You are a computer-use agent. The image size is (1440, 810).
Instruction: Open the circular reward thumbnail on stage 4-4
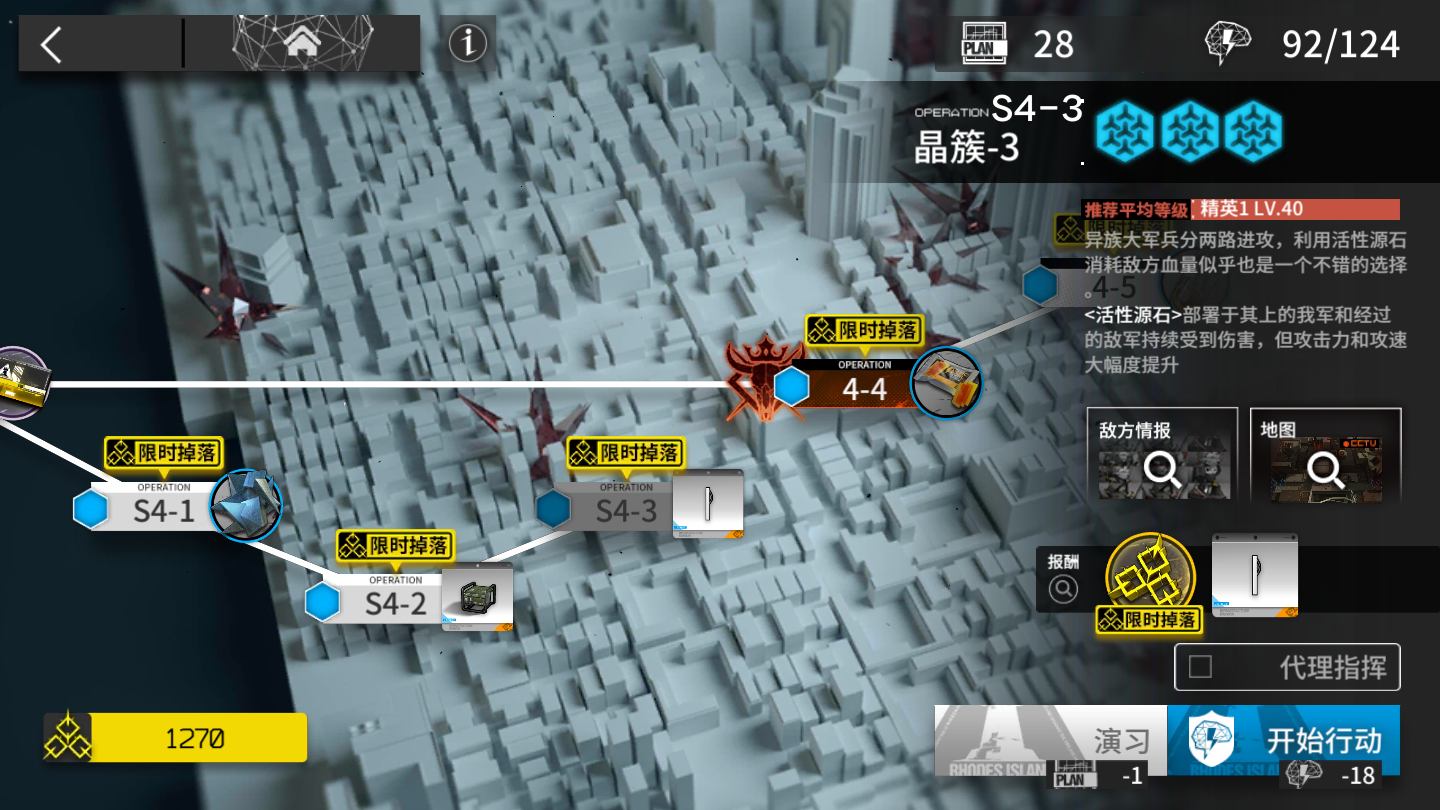click(945, 385)
